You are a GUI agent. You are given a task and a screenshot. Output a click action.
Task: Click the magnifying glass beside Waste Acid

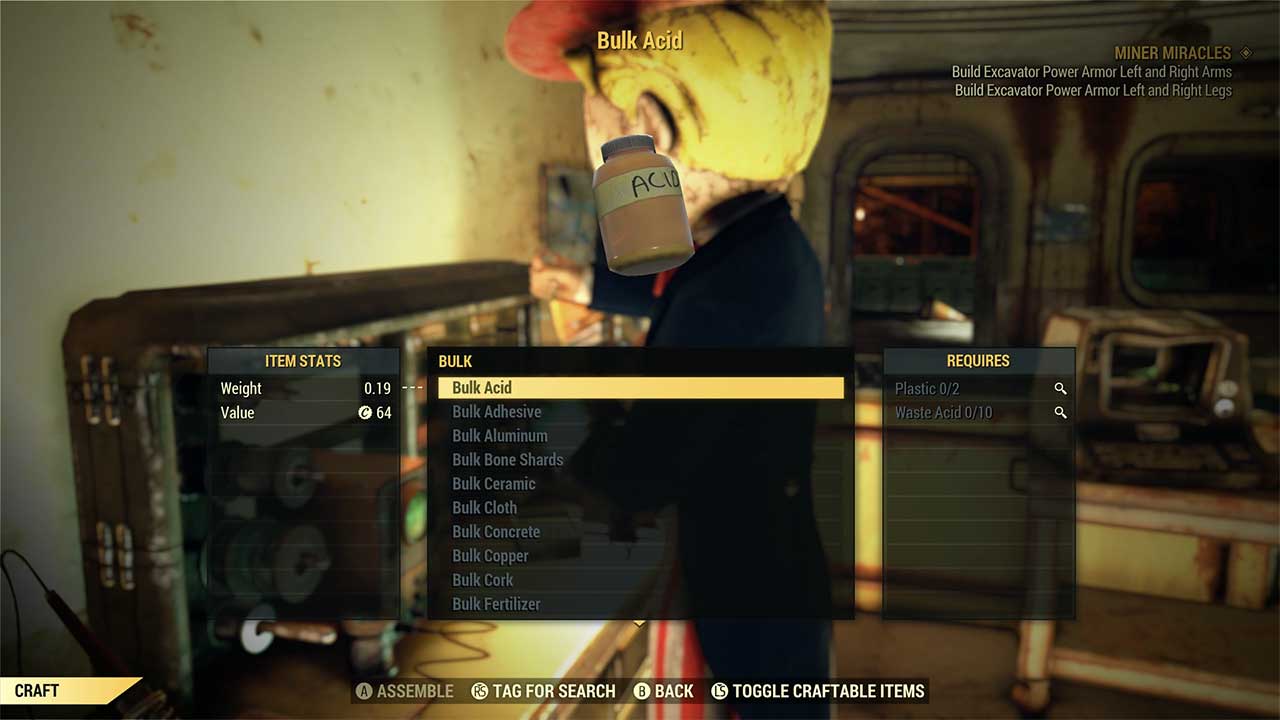click(x=1061, y=412)
